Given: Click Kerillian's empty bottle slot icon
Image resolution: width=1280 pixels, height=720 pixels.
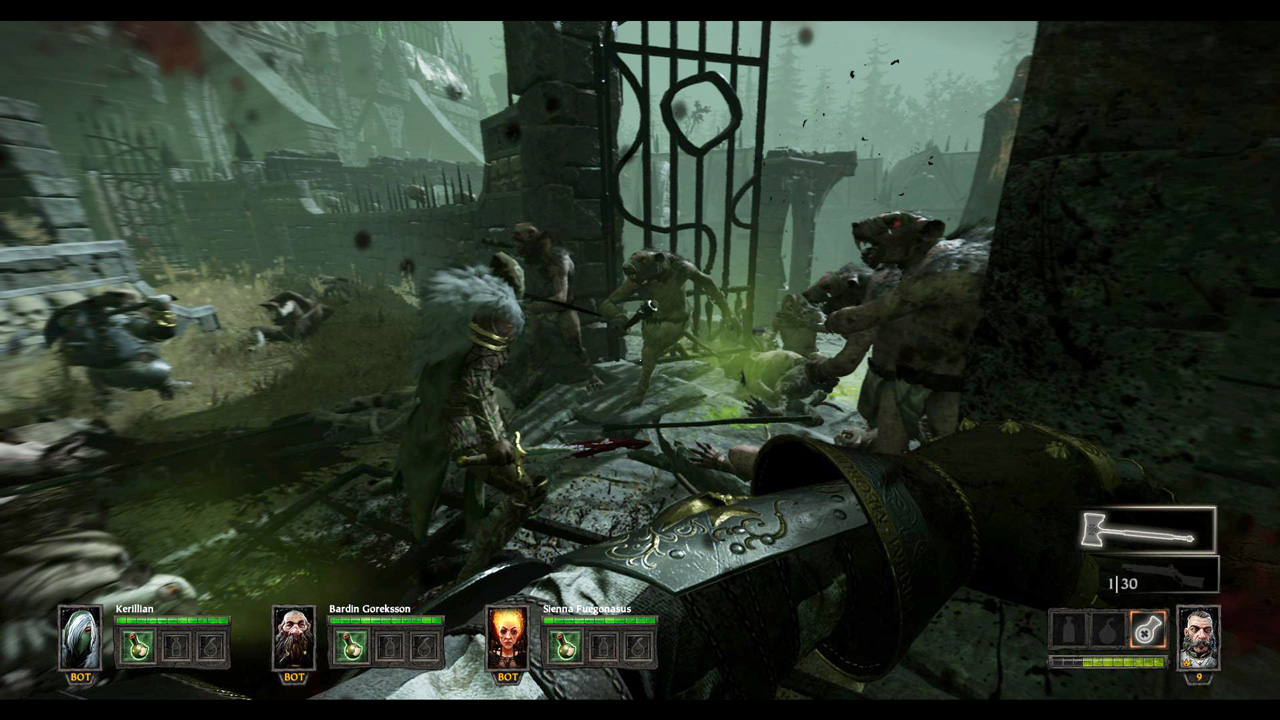Looking at the screenshot, I should pos(174,645).
